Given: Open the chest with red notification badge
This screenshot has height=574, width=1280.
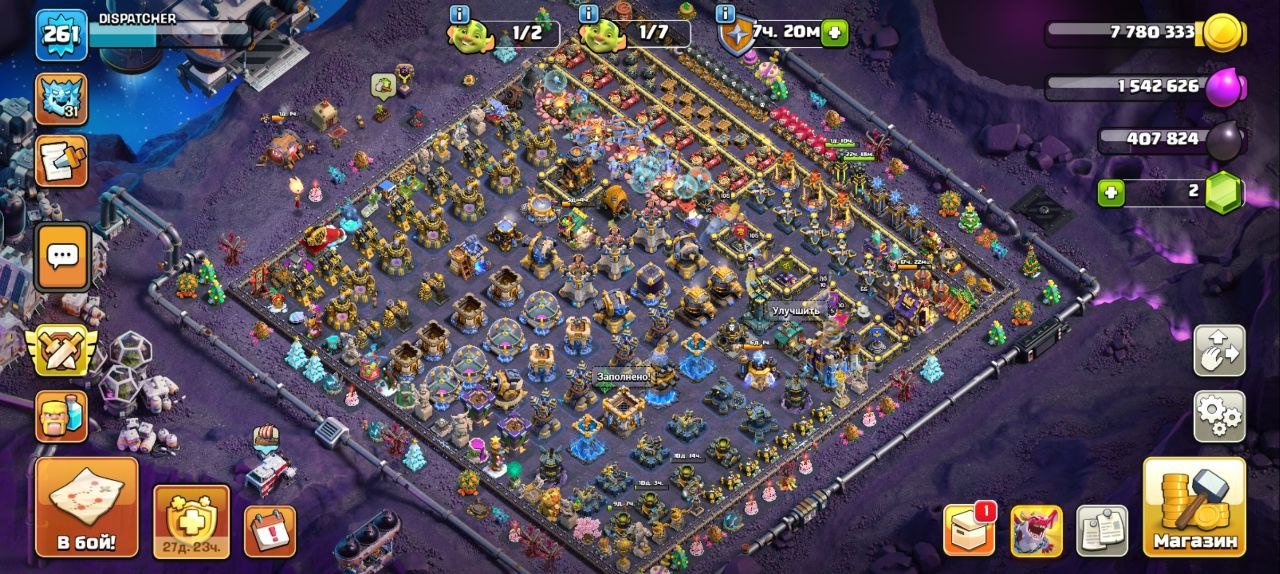Looking at the screenshot, I should [x=970, y=530].
